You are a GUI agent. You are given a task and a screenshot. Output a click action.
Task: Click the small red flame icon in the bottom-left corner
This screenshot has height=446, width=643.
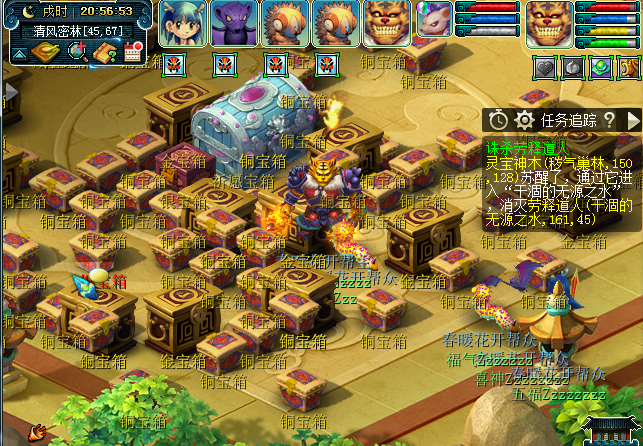coord(36,432)
